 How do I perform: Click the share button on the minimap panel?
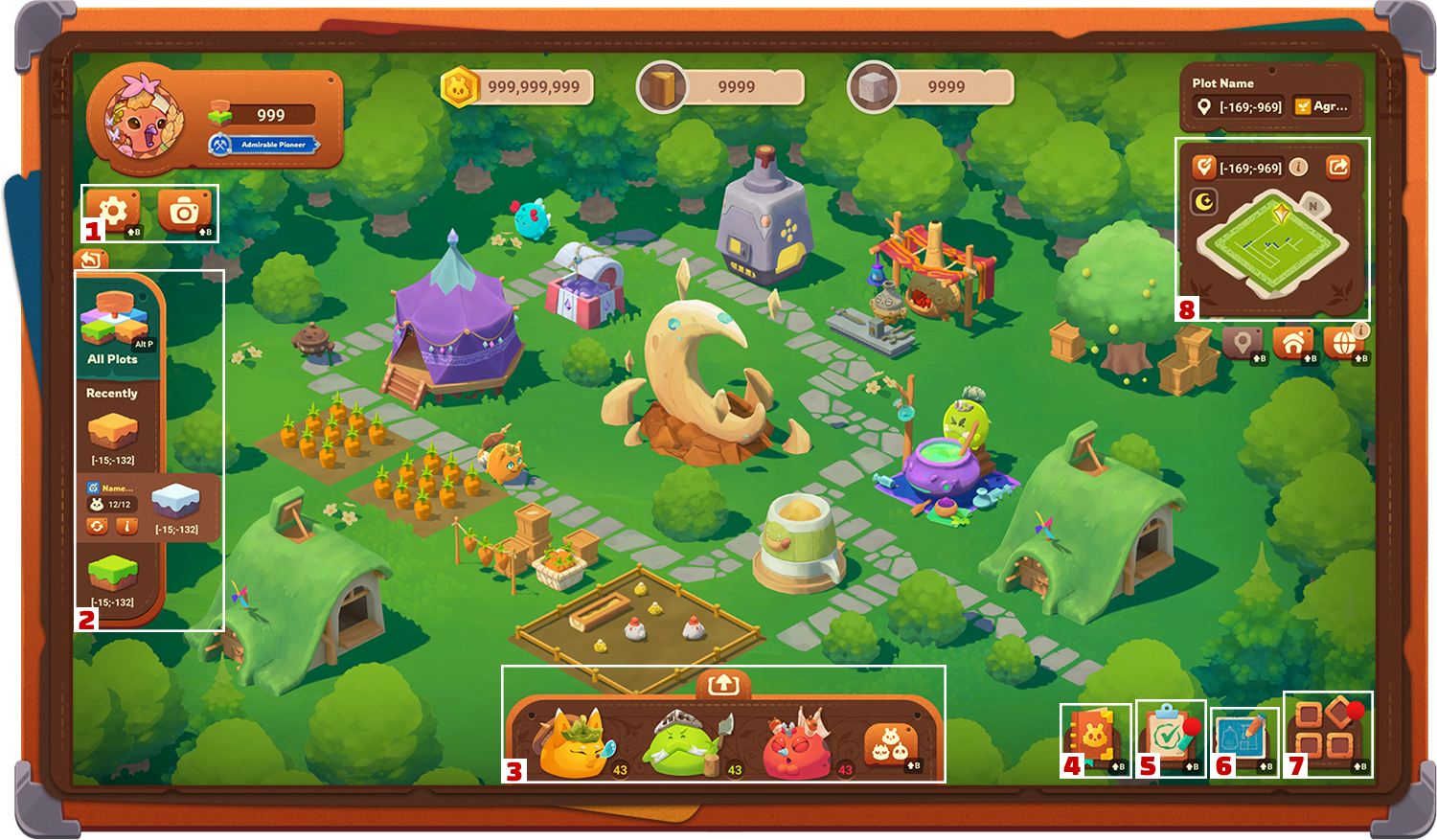pyautogui.click(x=1337, y=168)
